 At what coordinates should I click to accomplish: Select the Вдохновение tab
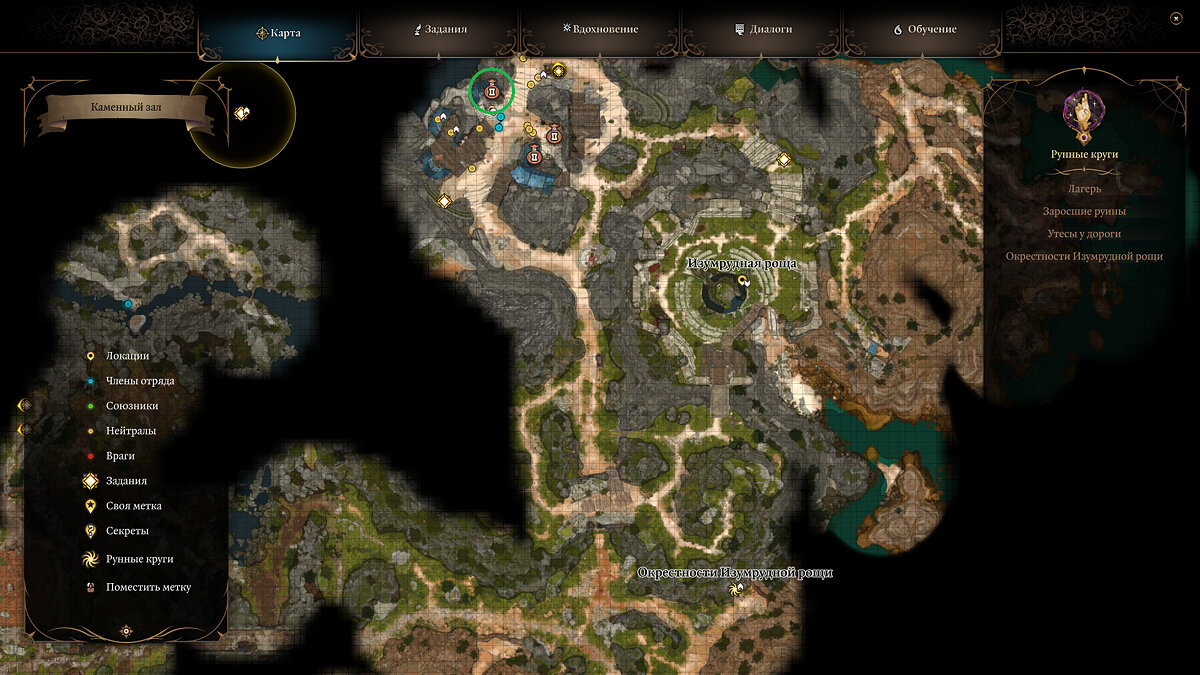pos(601,30)
